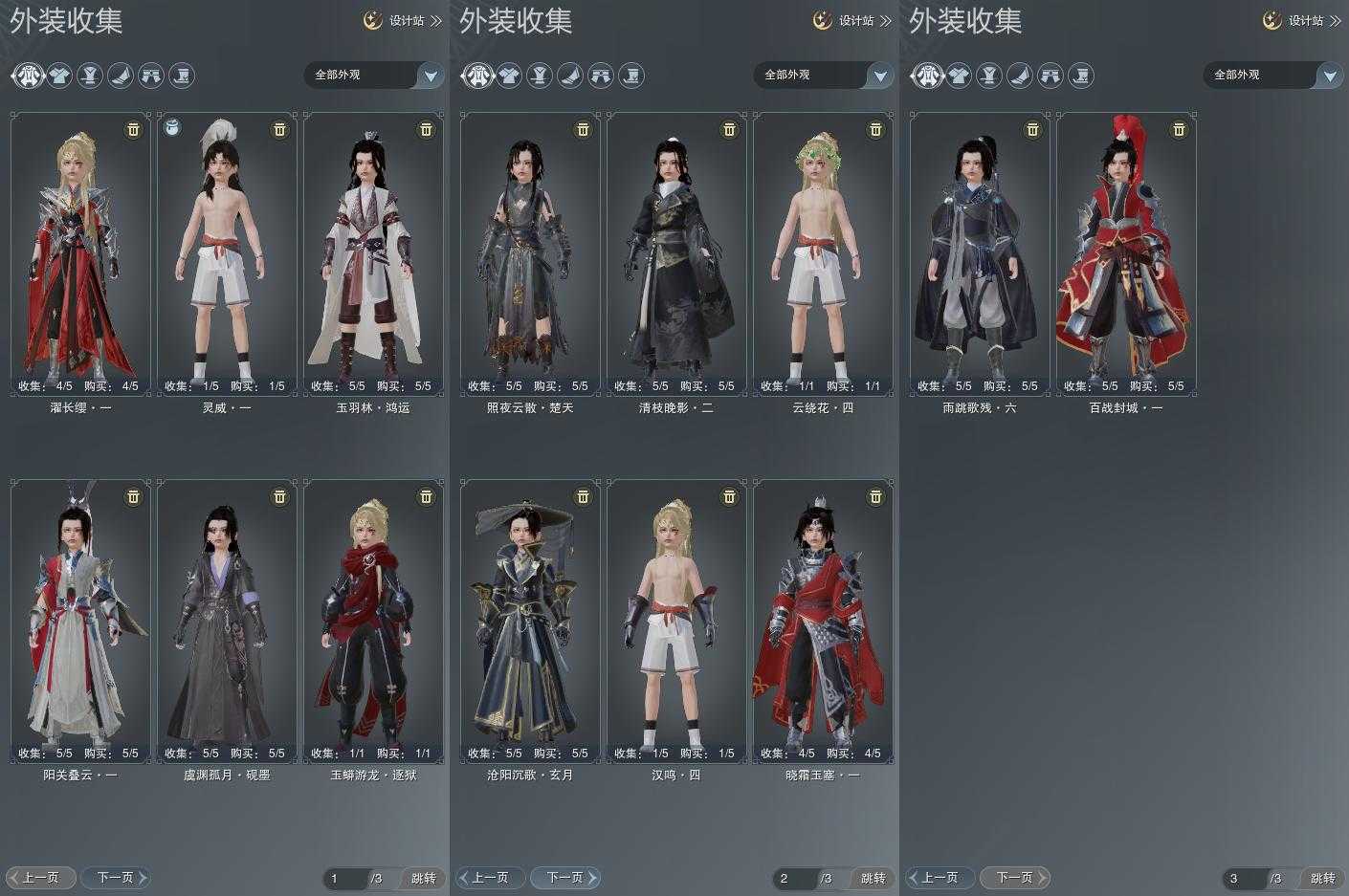Open the 阳关叠云·一 outfit card
The height and width of the screenshot is (896, 1349).
pos(80,621)
